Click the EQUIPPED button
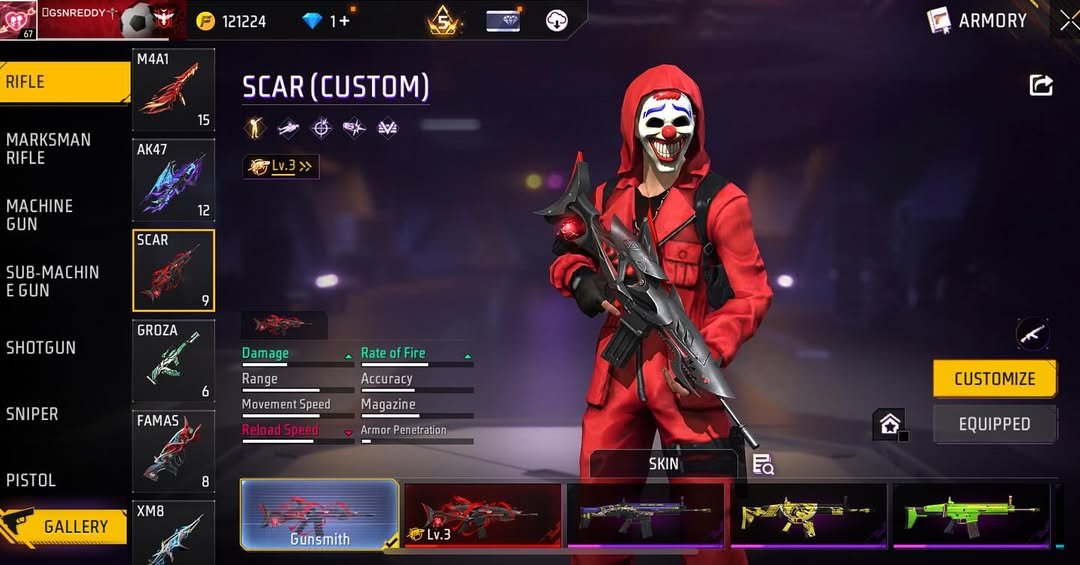1080x565 pixels. pyautogui.click(x=994, y=424)
